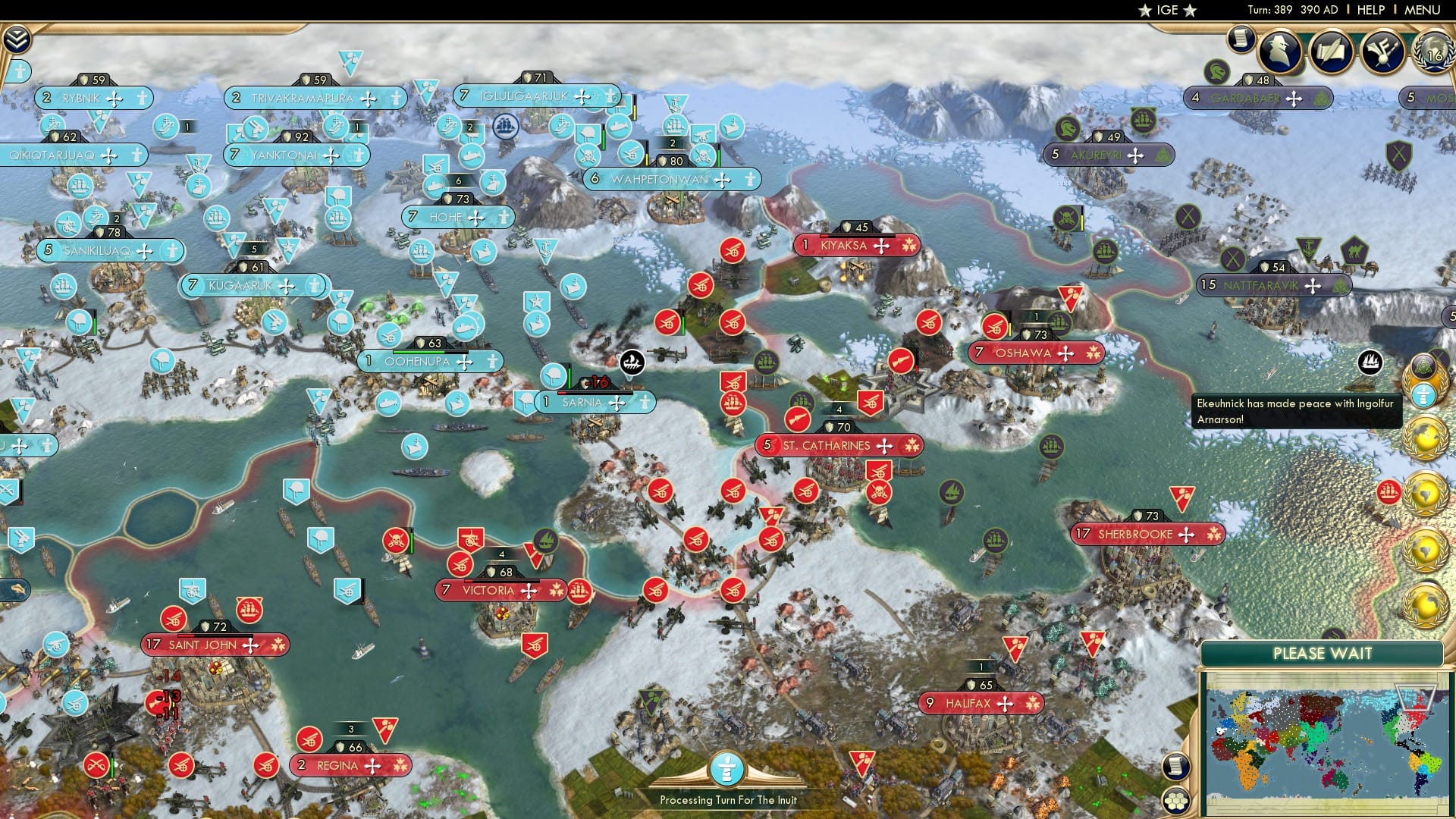1456x819 pixels.
Task: Click the notification log scroll icon top-right
Action: [1241, 39]
